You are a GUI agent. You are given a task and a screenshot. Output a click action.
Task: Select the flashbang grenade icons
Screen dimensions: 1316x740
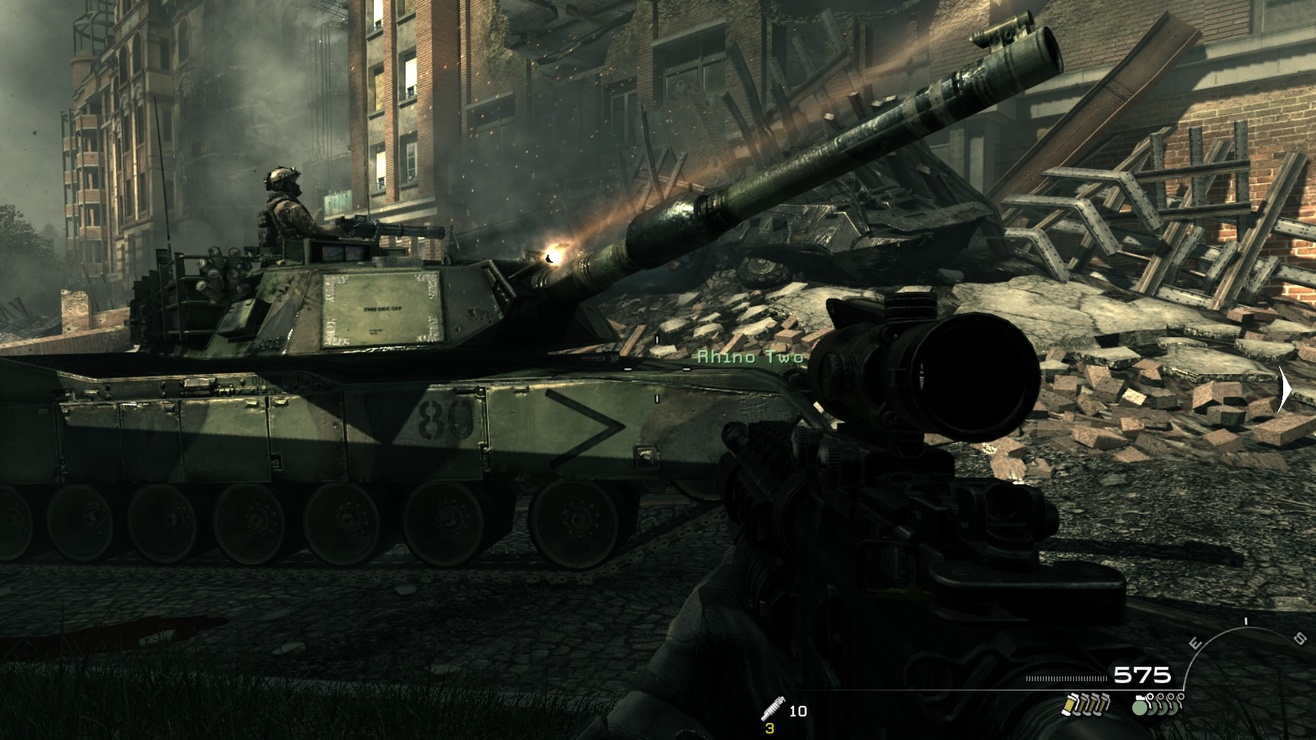[1085, 704]
